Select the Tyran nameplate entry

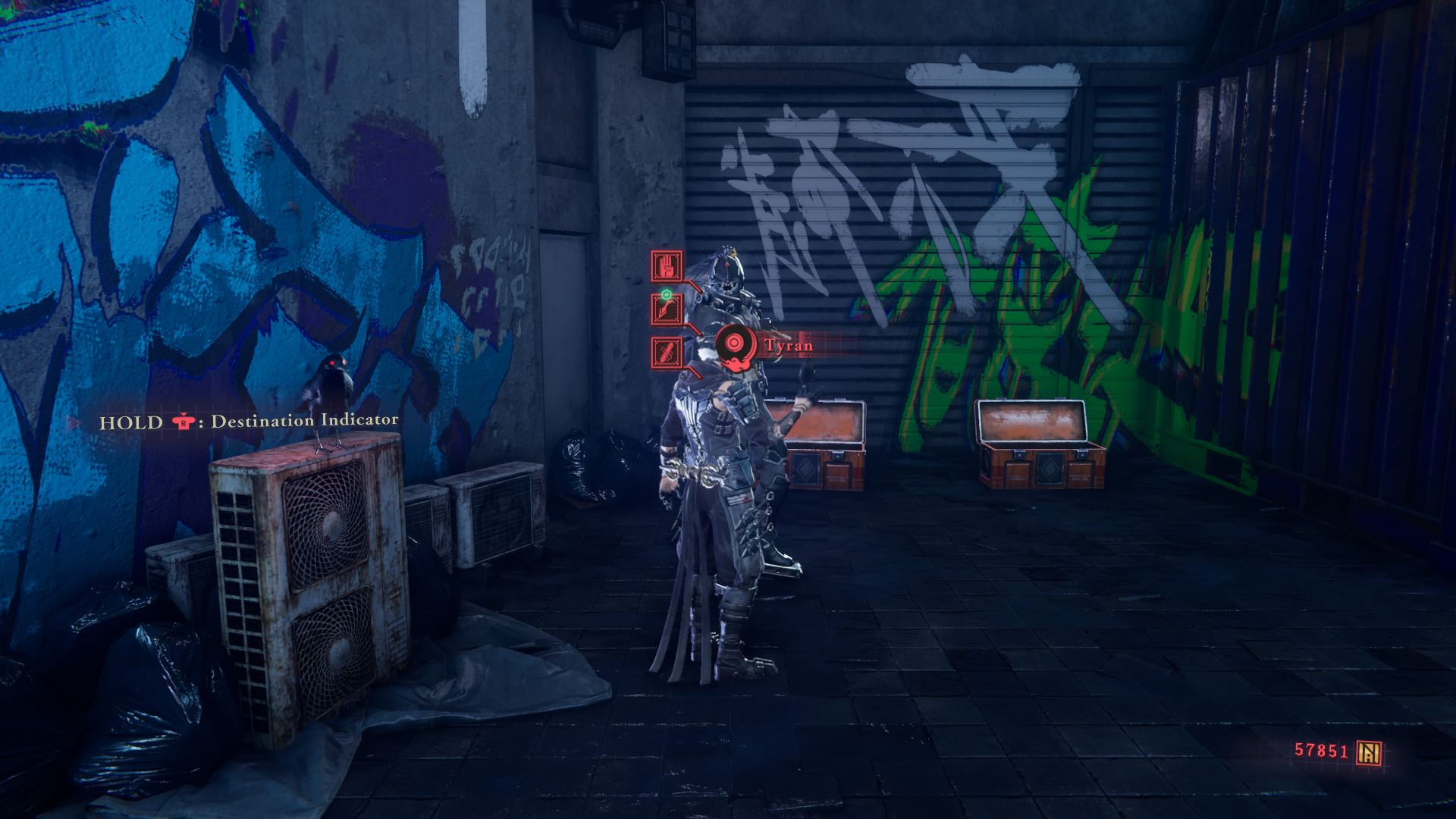(x=789, y=345)
